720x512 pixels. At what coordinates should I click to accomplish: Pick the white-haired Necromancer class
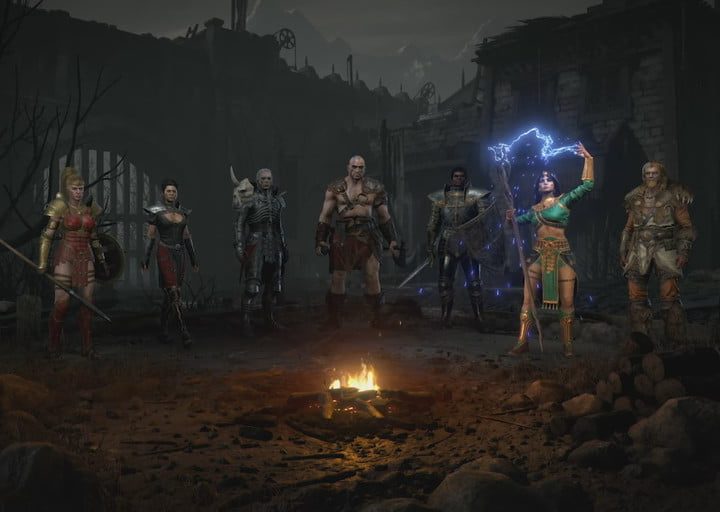[x=263, y=245]
